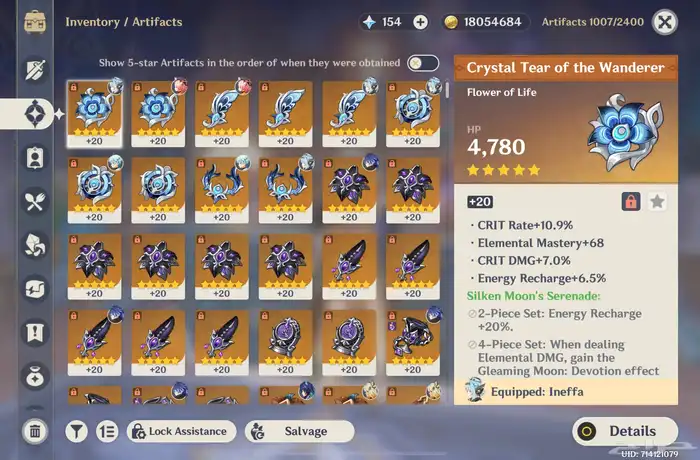700x460 pixels.
Task: Click the trash can delete icon
Action: pos(35,431)
